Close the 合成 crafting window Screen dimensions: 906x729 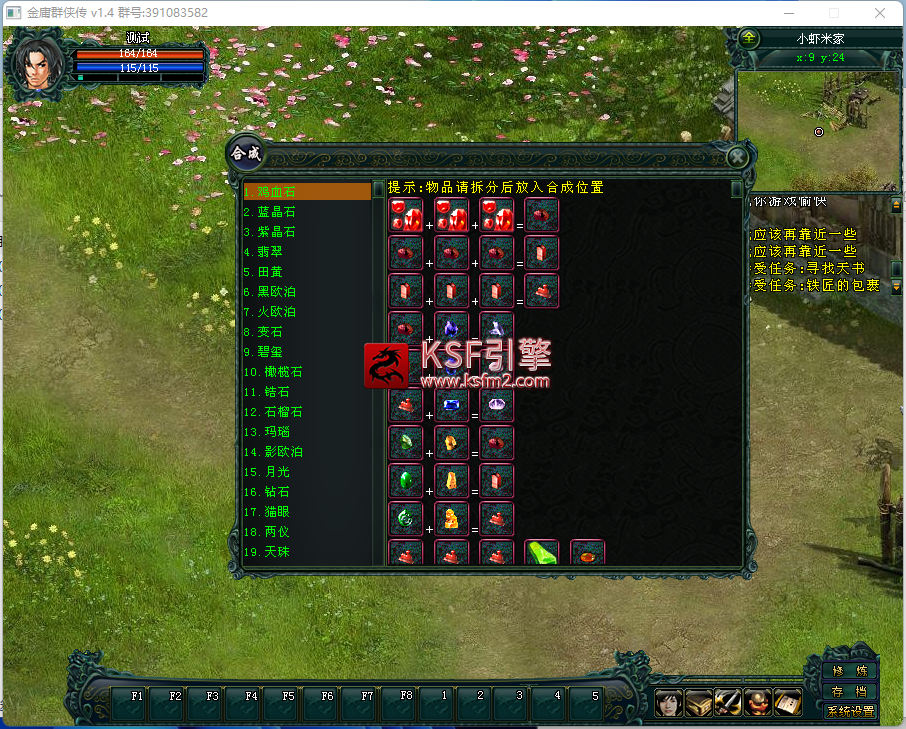point(737,157)
